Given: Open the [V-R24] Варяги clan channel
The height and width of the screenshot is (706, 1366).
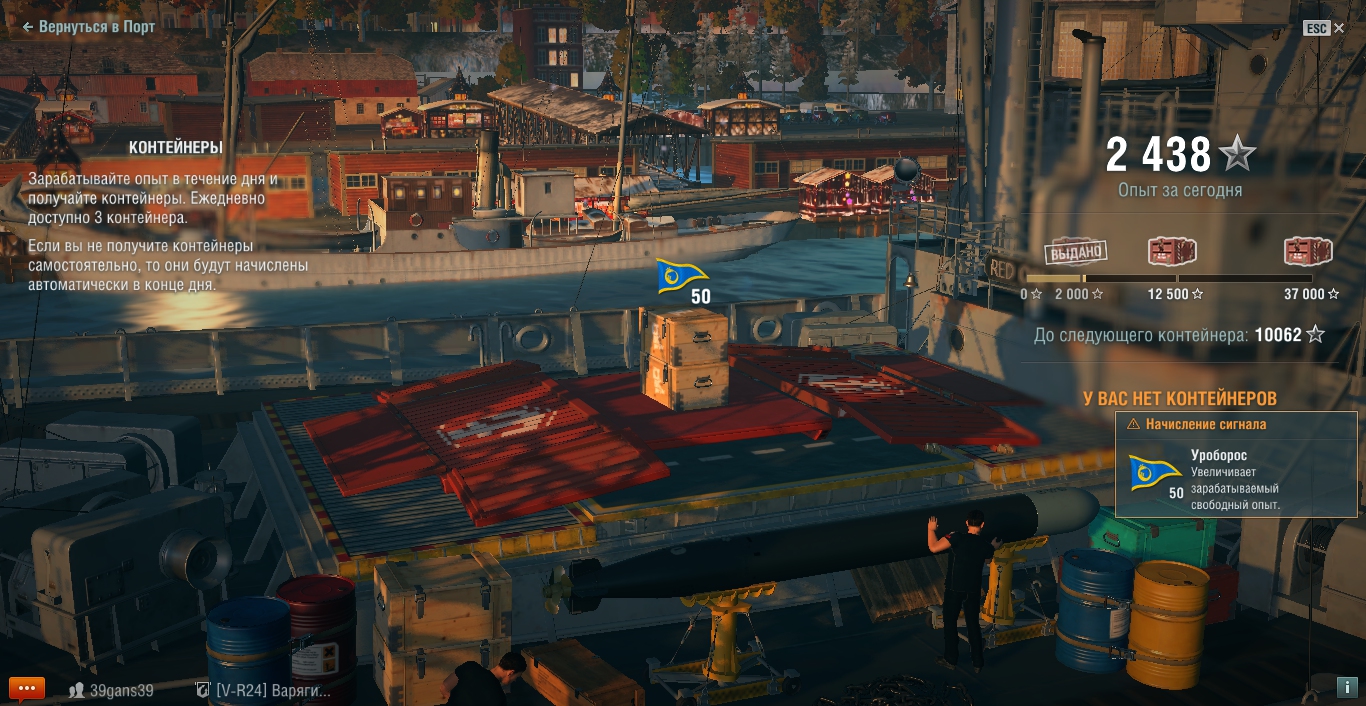Looking at the screenshot, I should click(263, 690).
